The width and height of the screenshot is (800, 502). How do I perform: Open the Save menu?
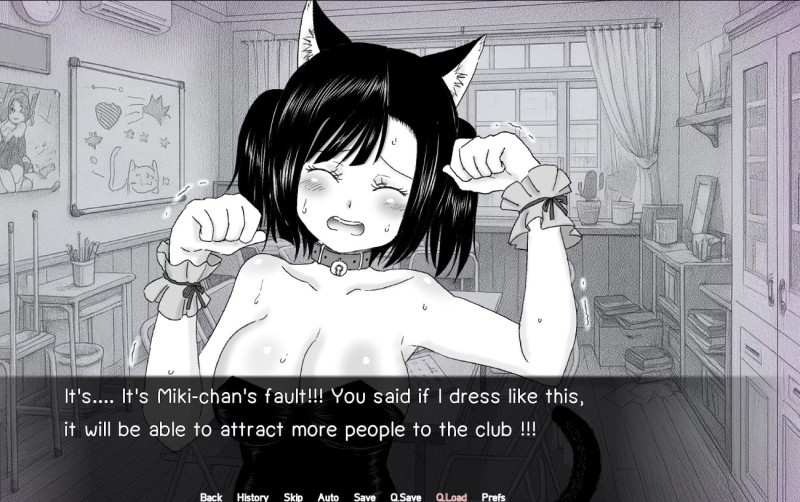click(x=365, y=496)
